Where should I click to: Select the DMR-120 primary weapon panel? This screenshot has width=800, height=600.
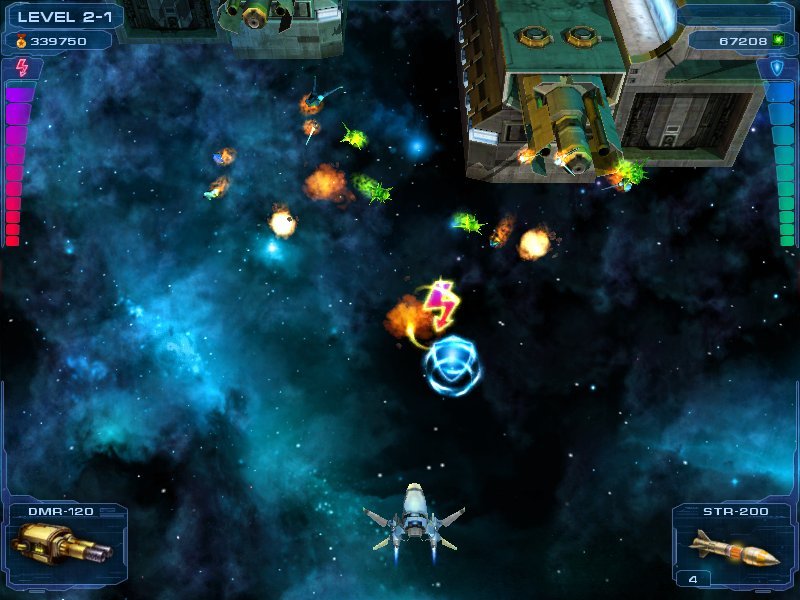pyautogui.click(x=64, y=545)
